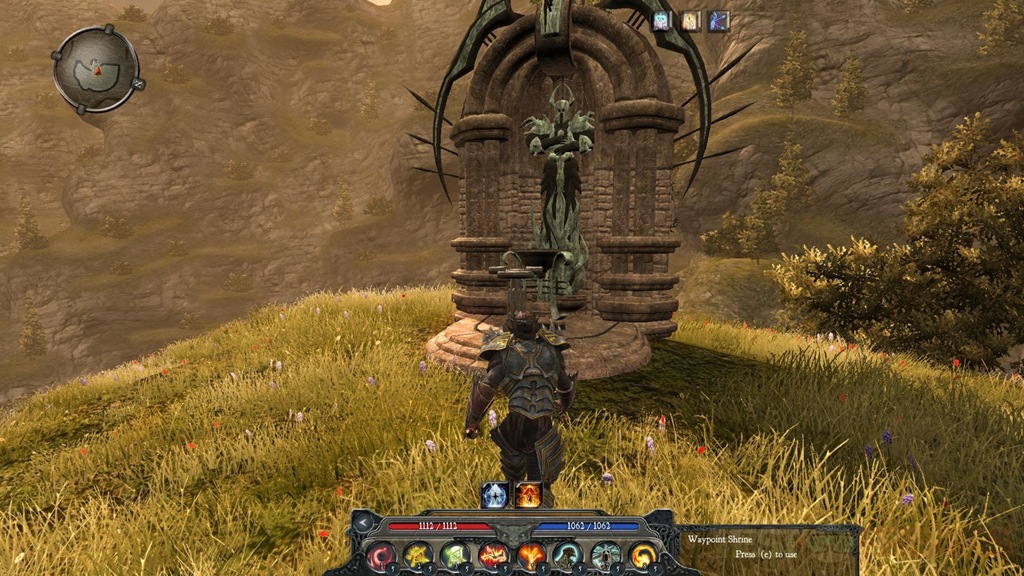The height and width of the screenshot is (576, 1024).
Task: Click the hotbar's left arrow button
Action: tap(362, 522)
